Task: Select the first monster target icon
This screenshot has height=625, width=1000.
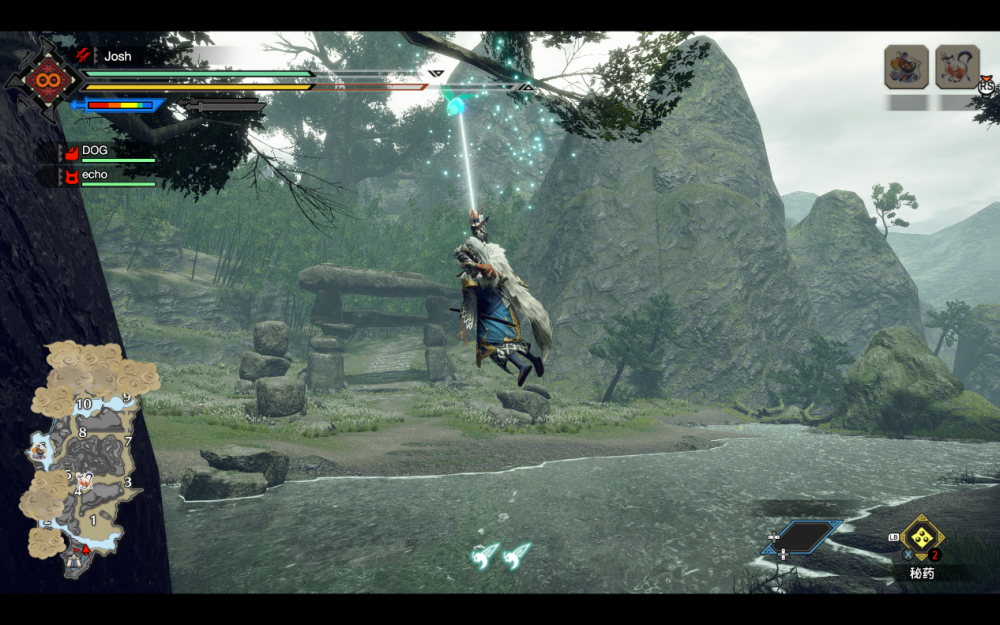Action: pos(906,67)
